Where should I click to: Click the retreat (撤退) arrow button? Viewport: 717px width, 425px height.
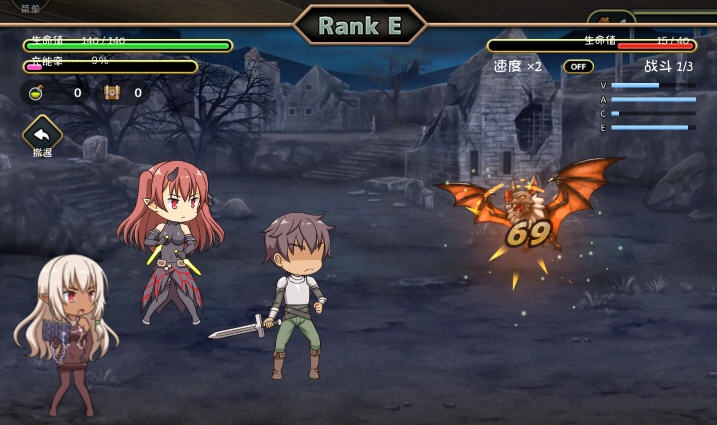point(42,135)
